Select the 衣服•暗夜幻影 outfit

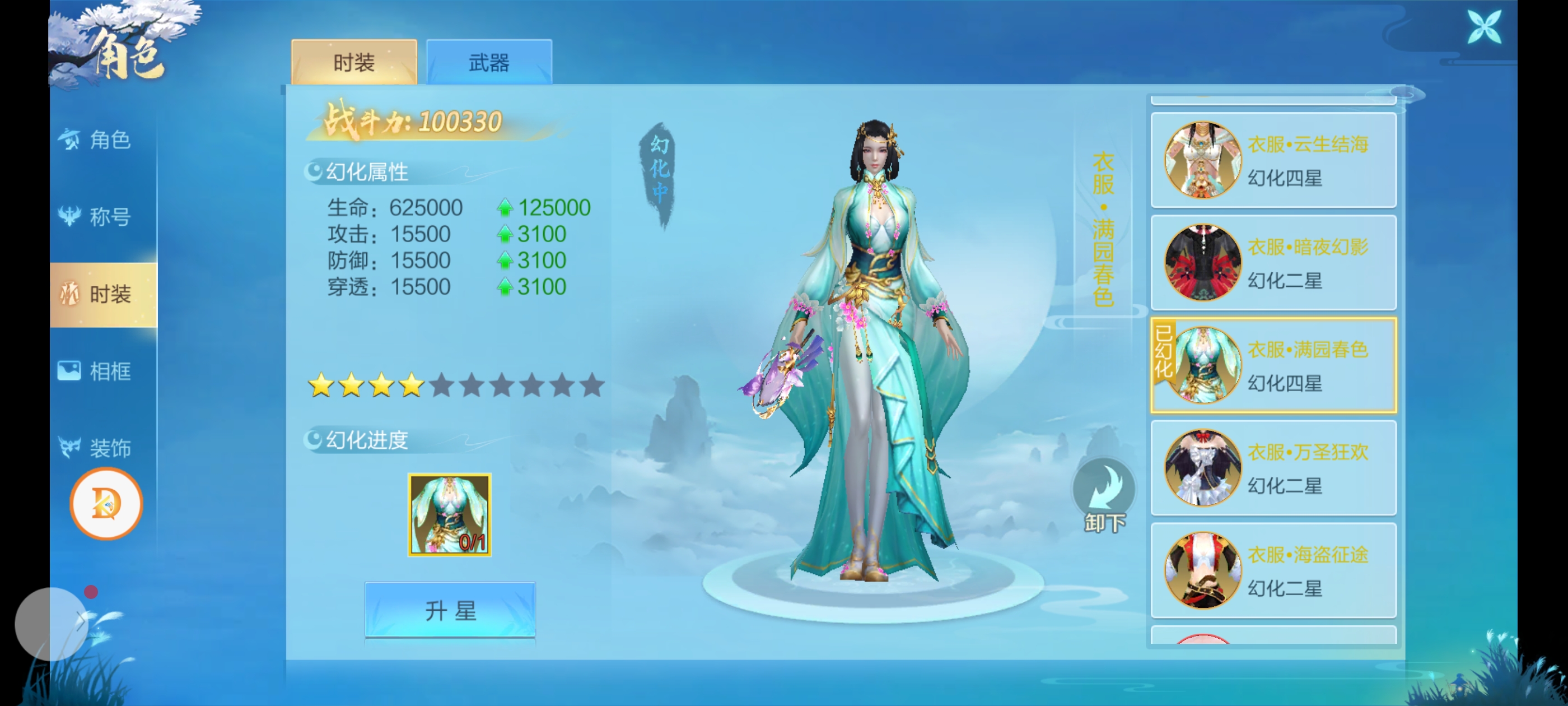(x=1273, y=263)
